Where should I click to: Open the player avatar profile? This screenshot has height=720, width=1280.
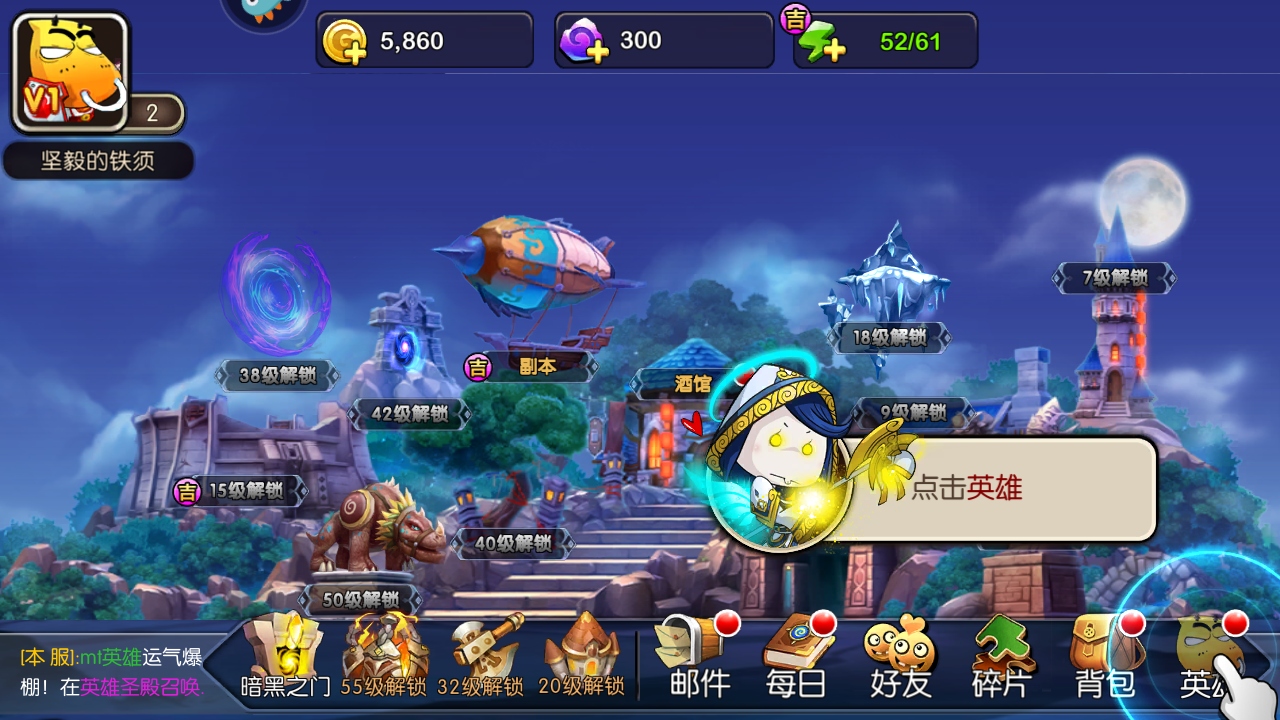(x=70, y=74)
